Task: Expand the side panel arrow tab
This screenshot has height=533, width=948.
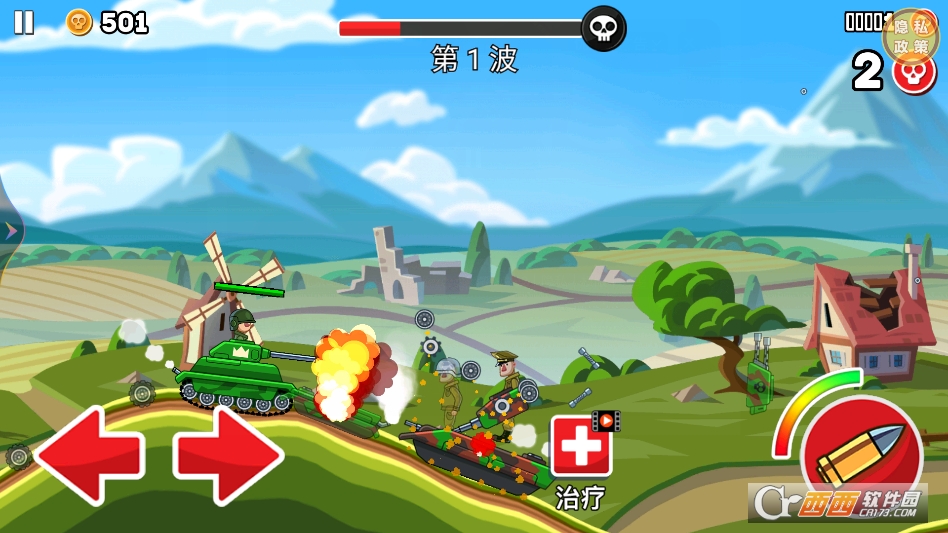Action: click(x=11, y=231)
